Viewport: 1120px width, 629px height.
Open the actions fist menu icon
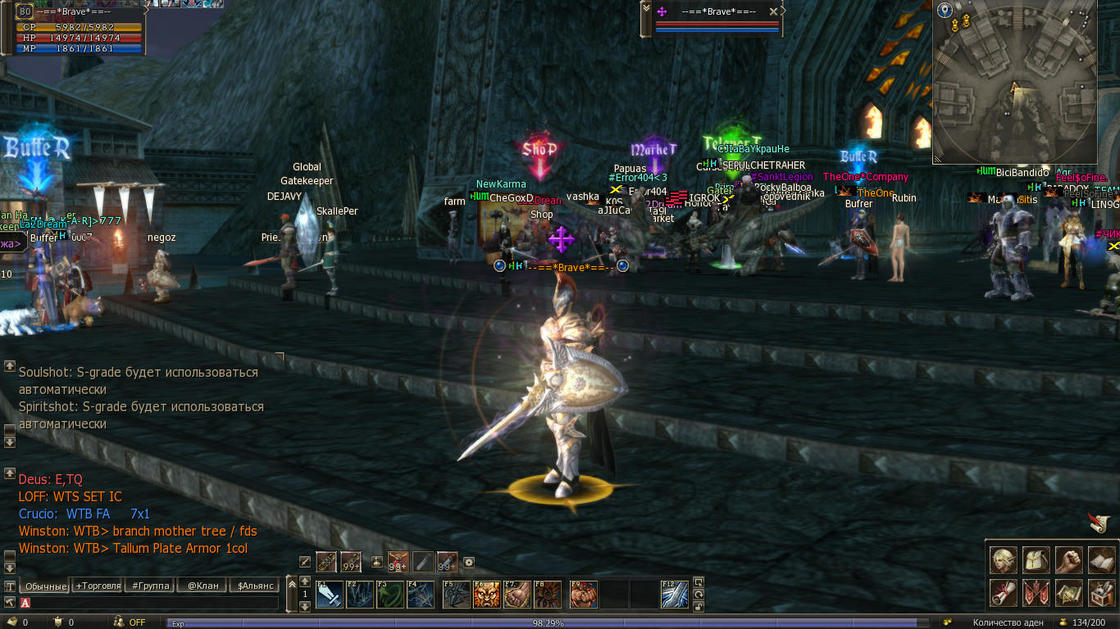coord(1068,560)
